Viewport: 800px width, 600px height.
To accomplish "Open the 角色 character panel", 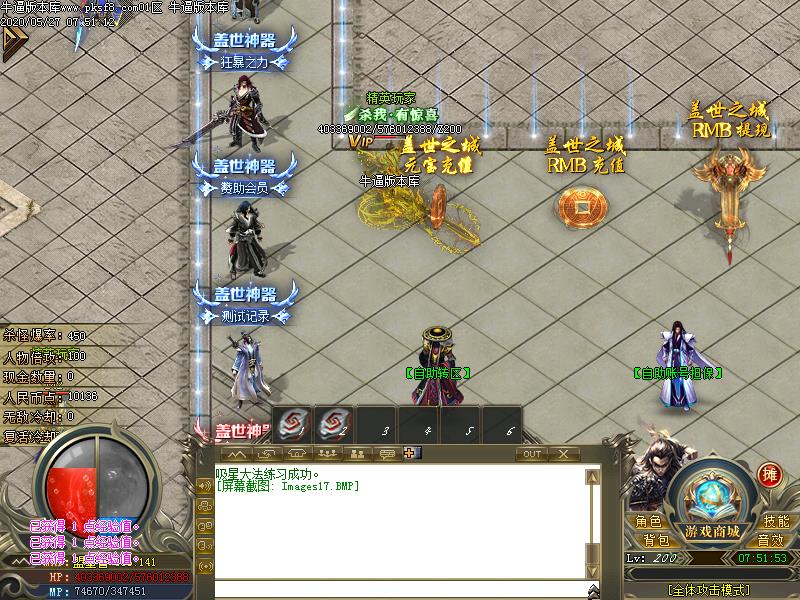I will click(x=648, y=521).
